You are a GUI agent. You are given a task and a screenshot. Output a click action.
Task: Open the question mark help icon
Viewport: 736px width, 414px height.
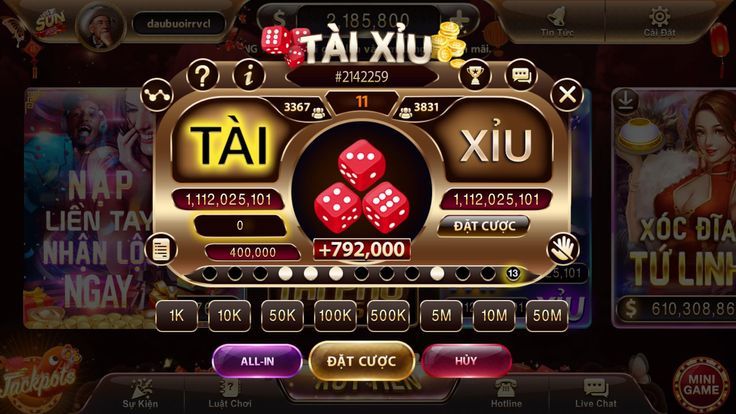click(x=203, y=73)
